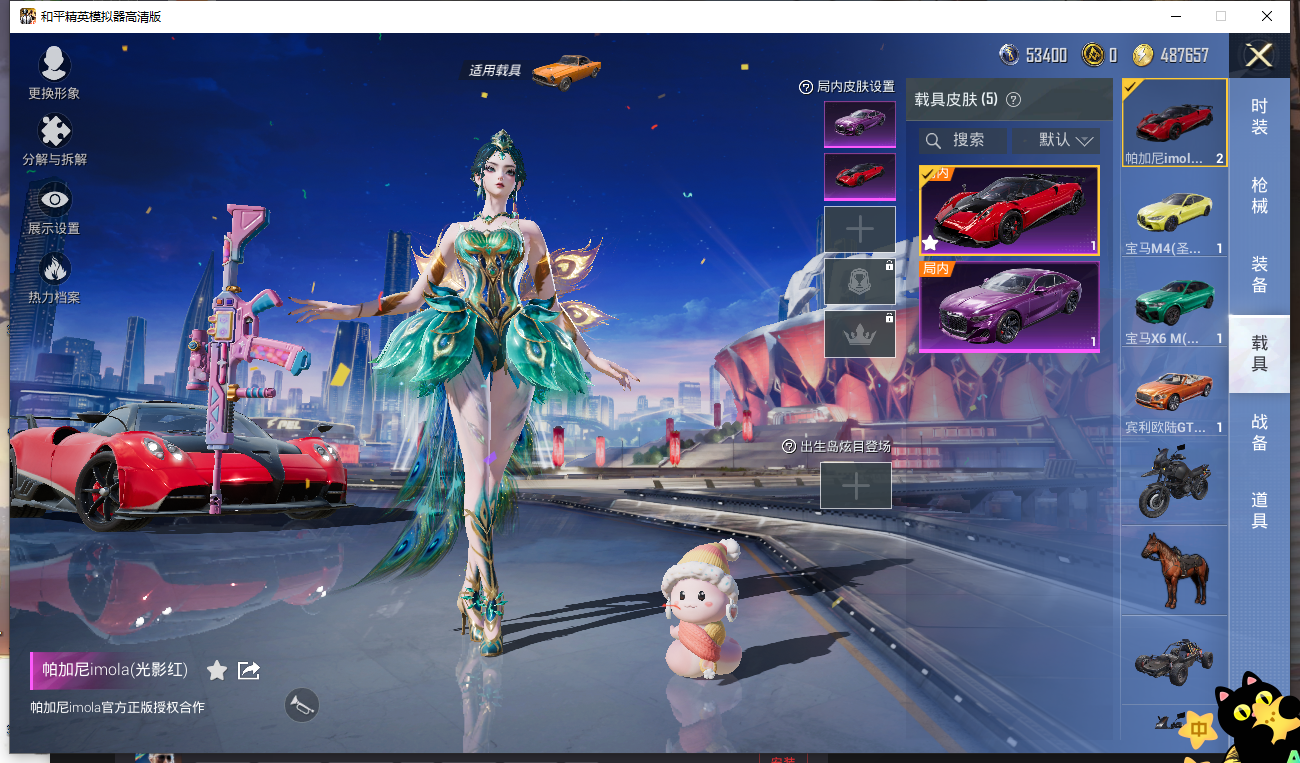This screenshot has width=1300, height=763.
Task: Select the brown horse mount
Action: pos(1175,569)
